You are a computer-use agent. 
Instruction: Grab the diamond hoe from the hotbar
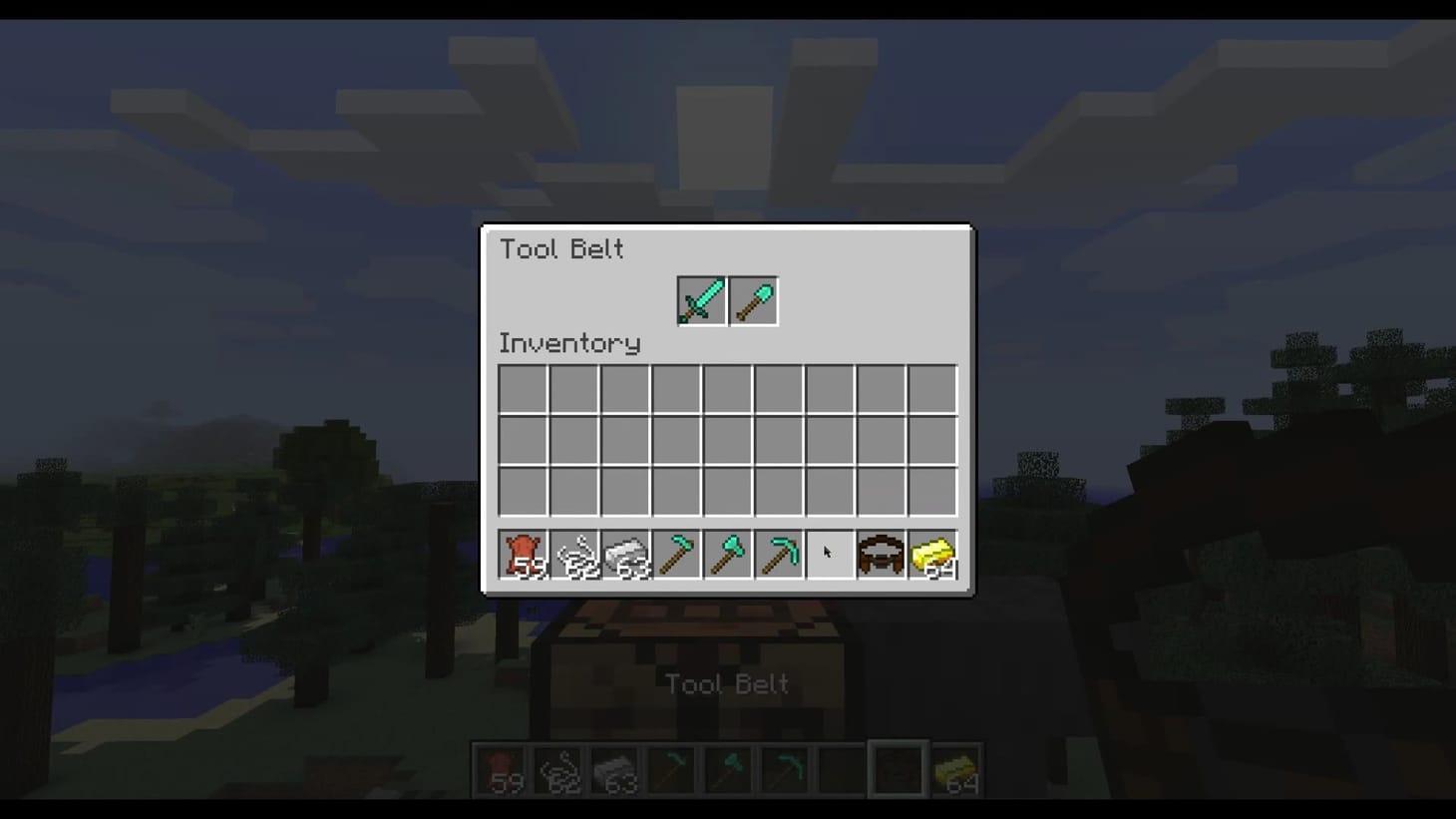pos(676,553)
